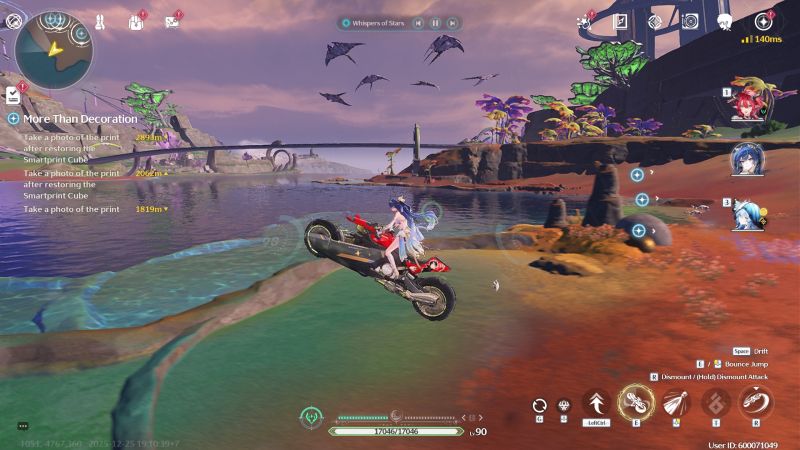Open the circular minimap

pyautogui.click(x=53, y=50)
